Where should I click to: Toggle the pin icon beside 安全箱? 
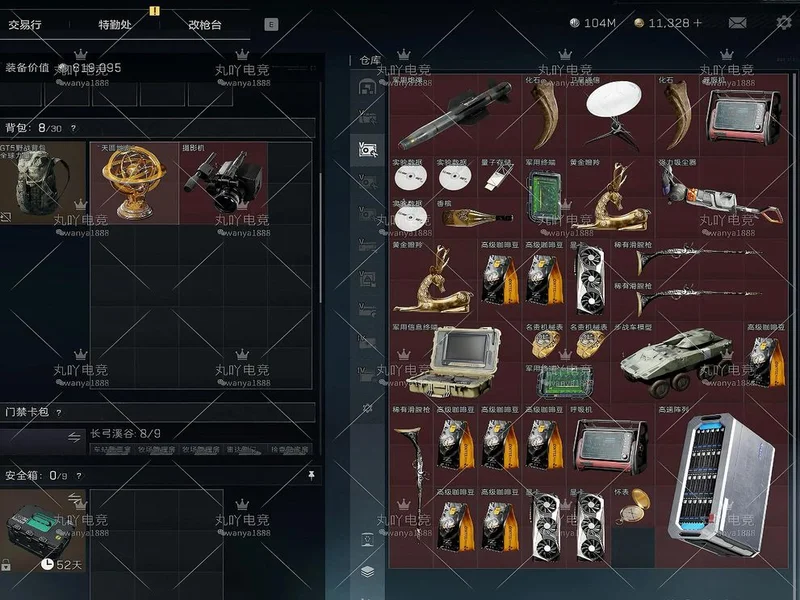[x=311, y=475]
